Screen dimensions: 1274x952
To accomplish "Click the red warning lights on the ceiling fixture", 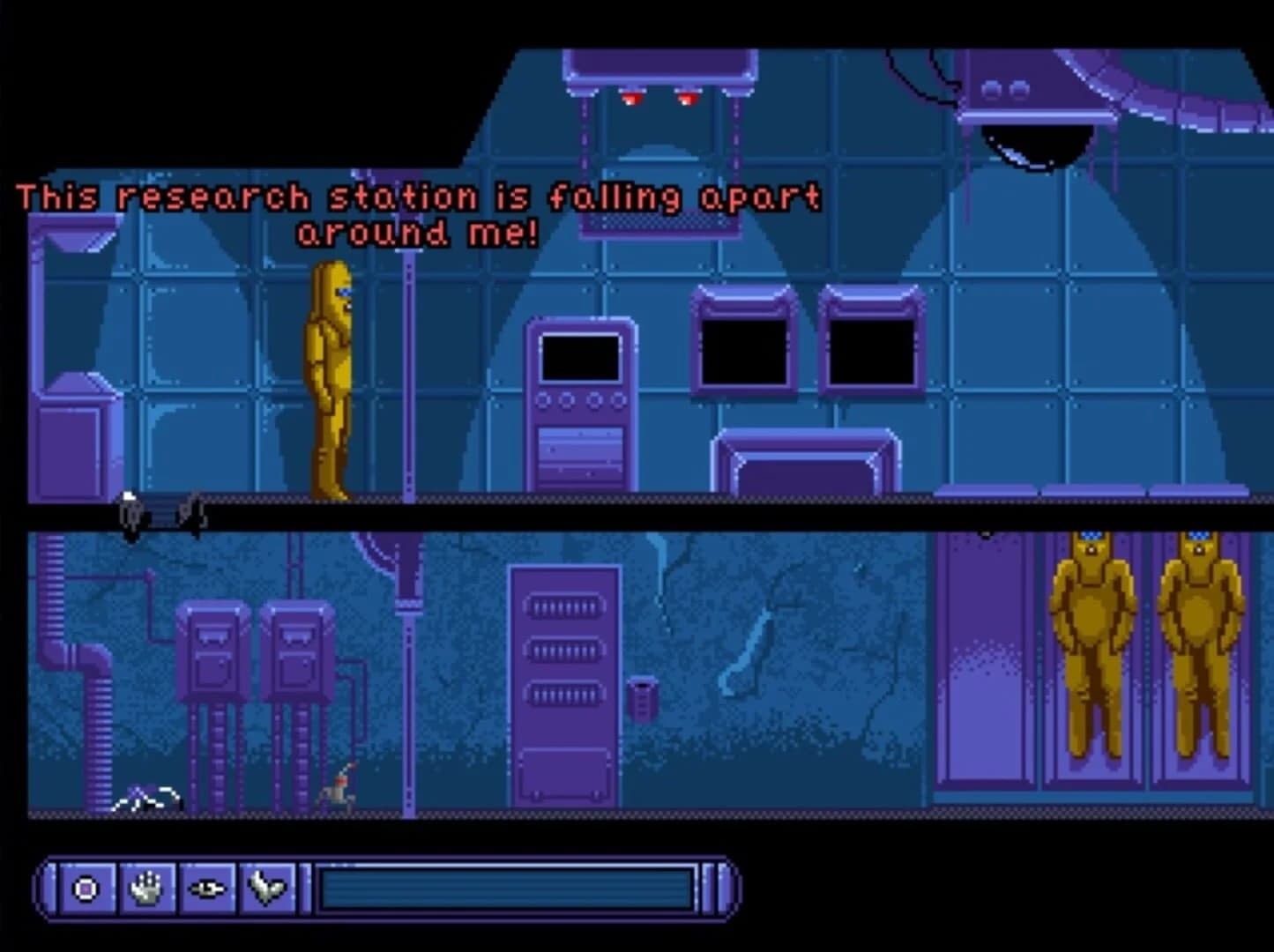I will (659, 100).
